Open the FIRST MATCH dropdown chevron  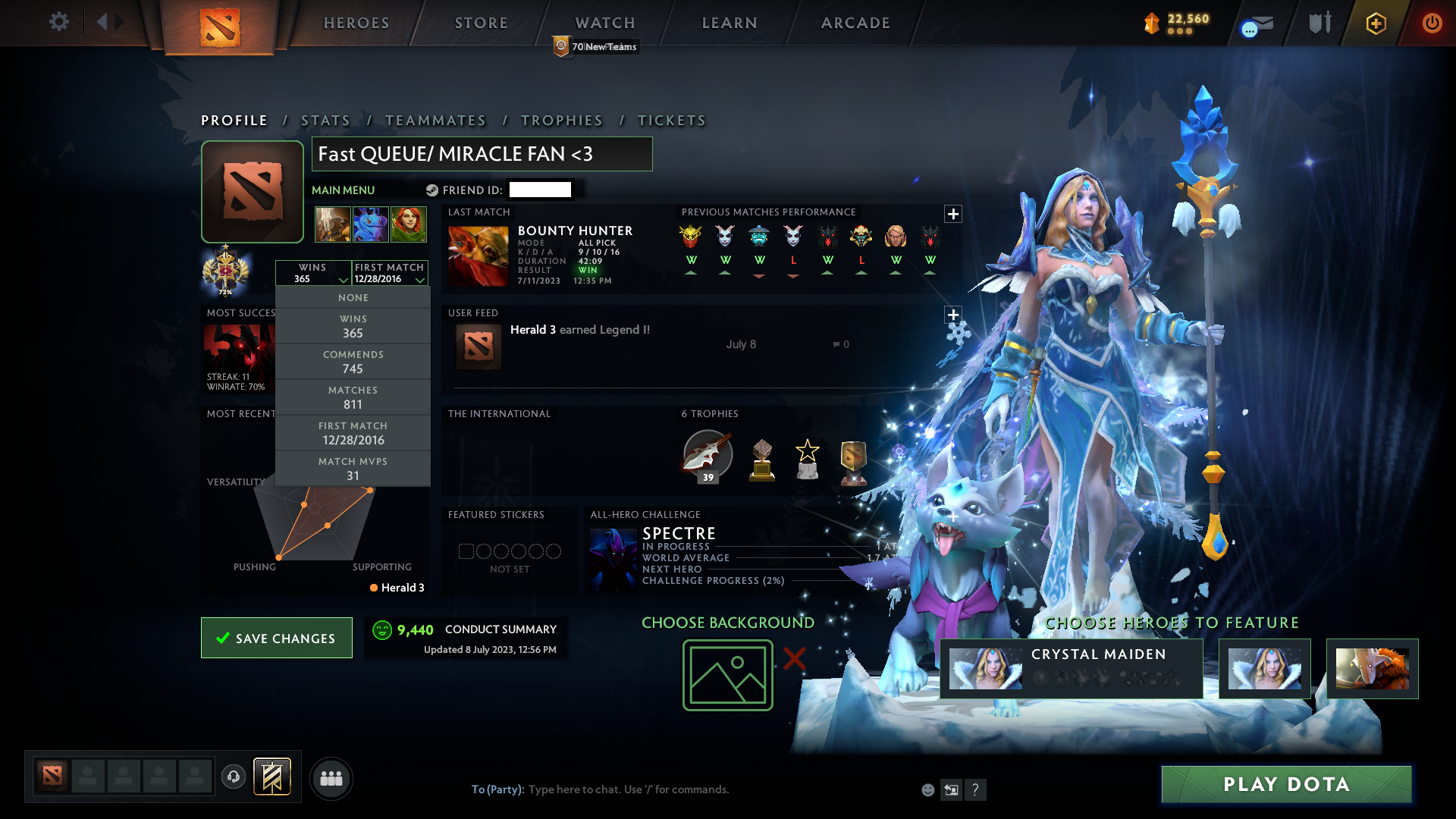420,280
